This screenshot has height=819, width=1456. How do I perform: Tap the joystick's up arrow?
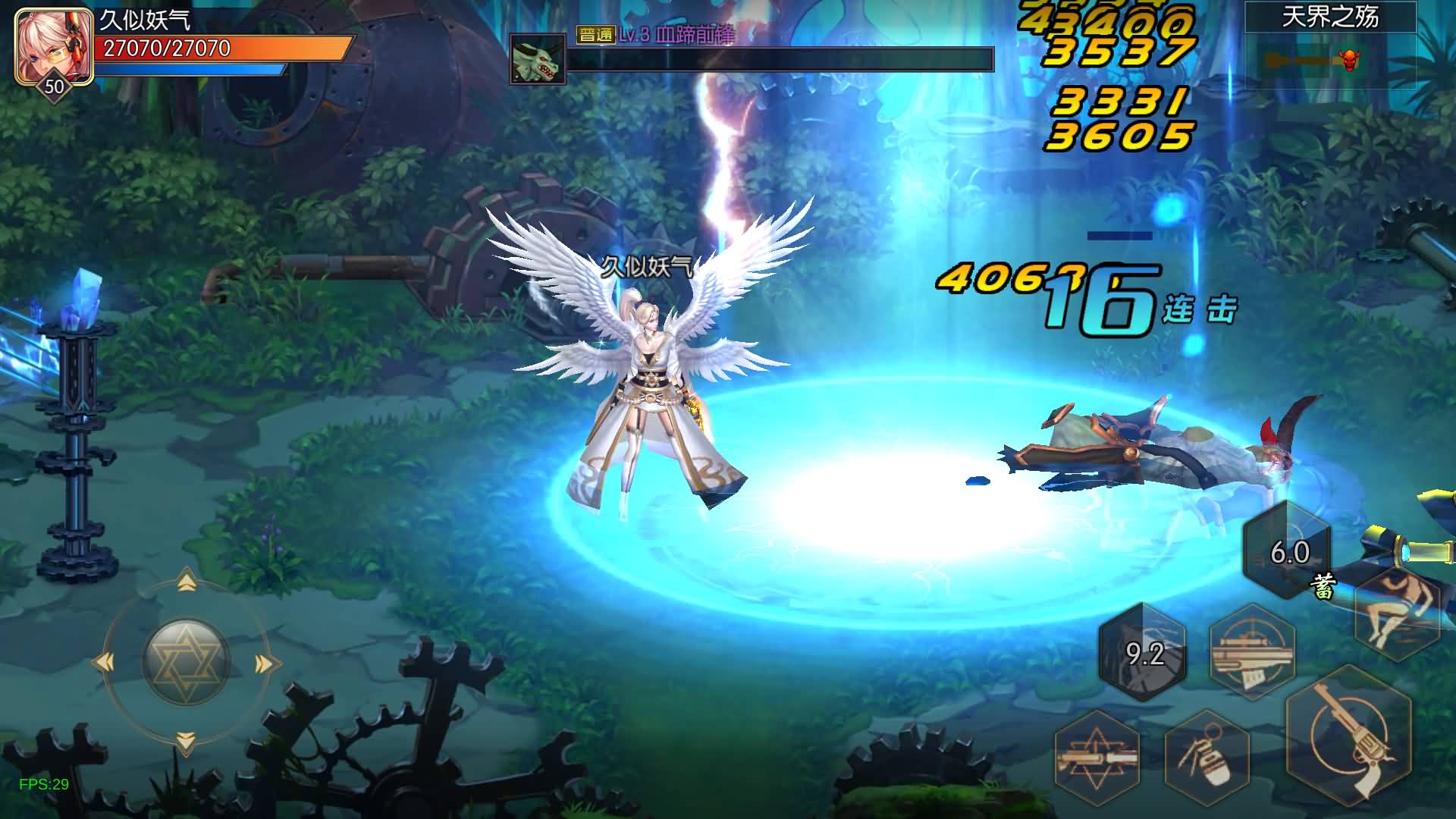pyautogui.click(x=187, y=582)
